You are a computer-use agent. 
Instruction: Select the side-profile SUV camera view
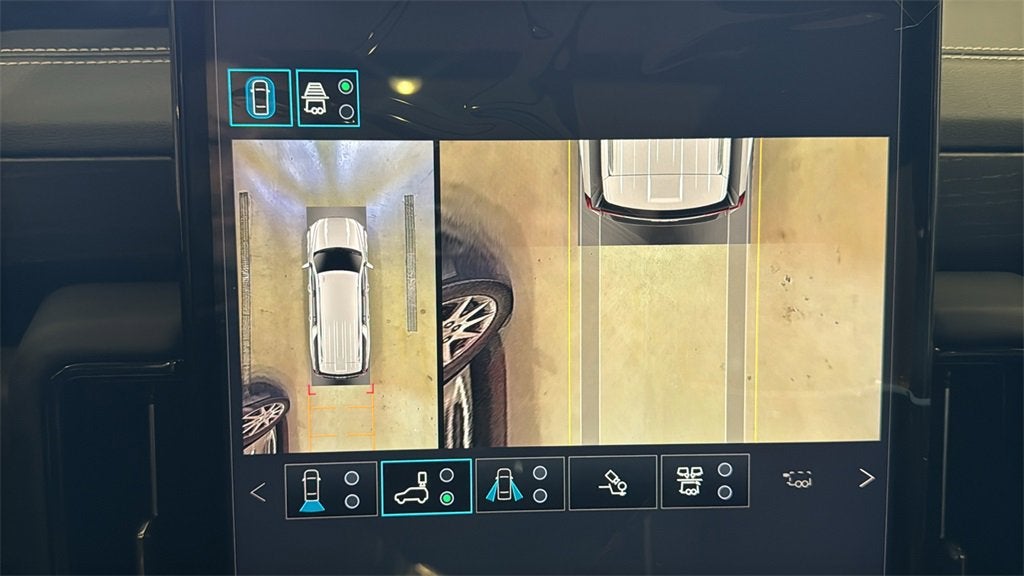pyautogui.click(x=426, y=487)
